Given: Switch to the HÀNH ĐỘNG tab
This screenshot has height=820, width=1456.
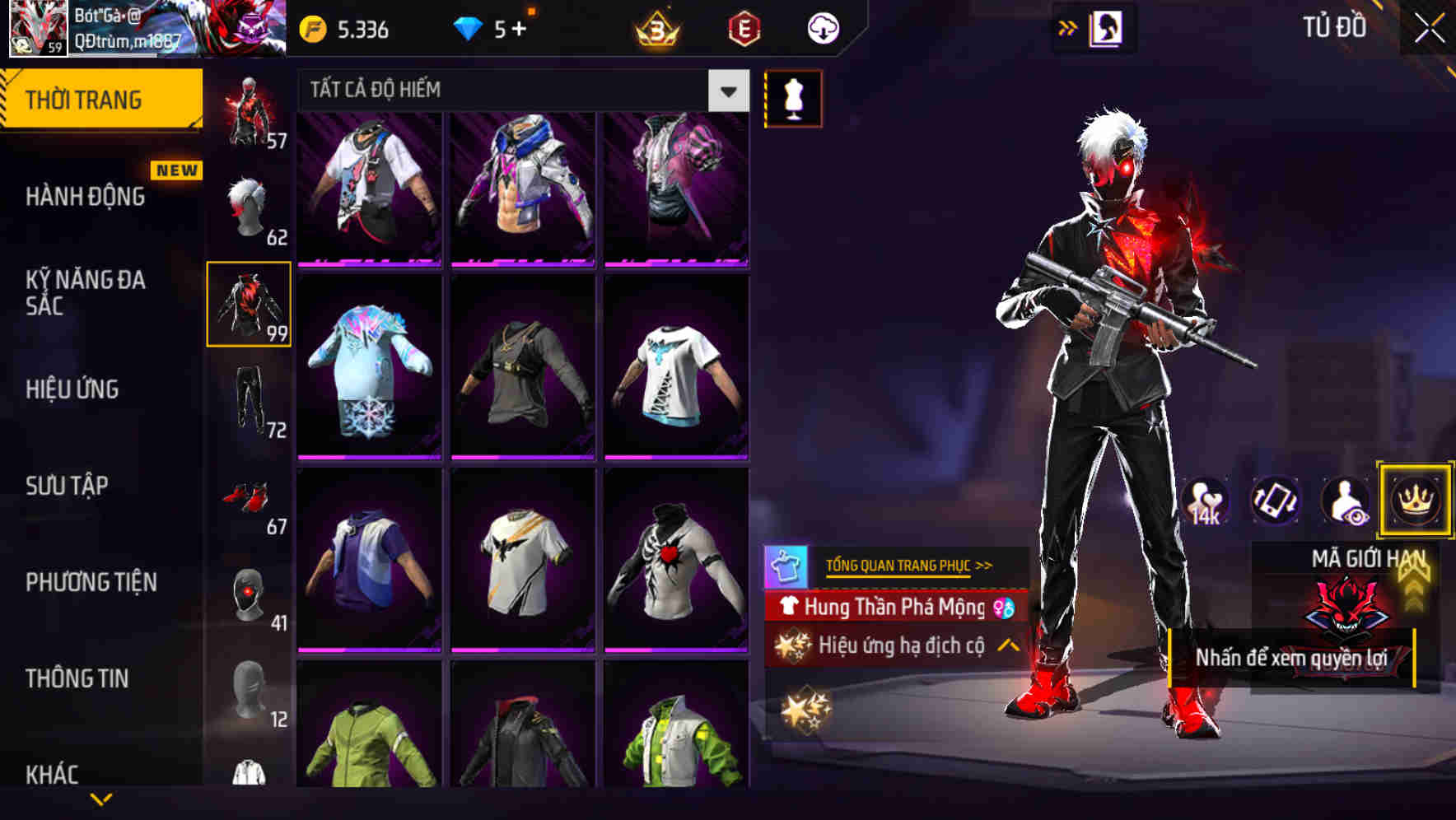Looking at the screenshot, I should pos(84,196).
